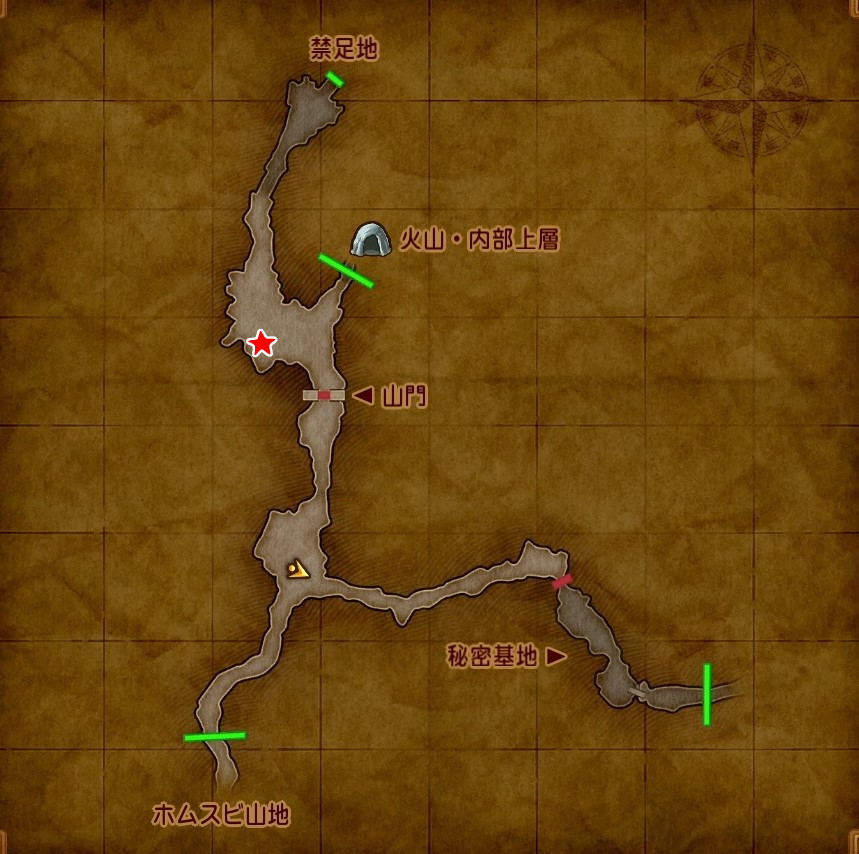Select the cave entrance icon
Viewport: 859px width, 854px height.
click(371, 239)
